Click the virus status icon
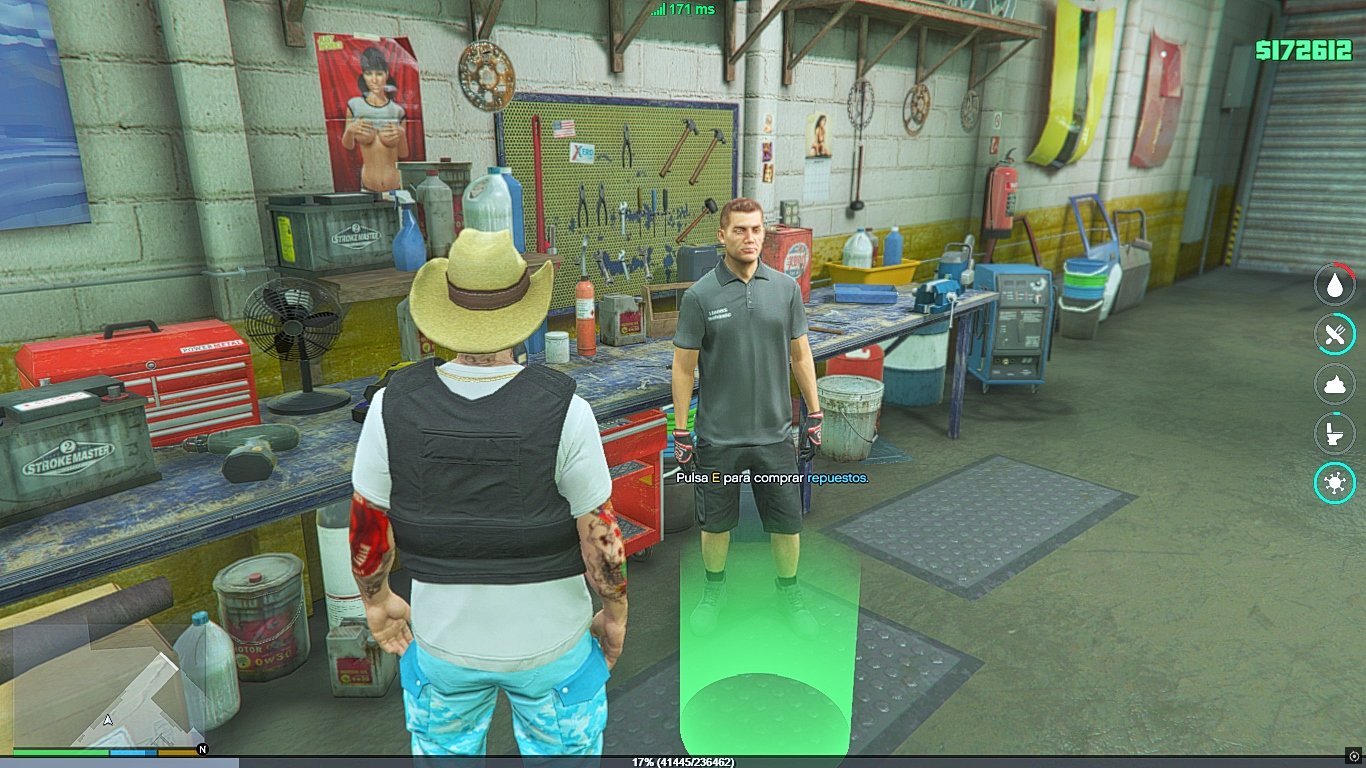 pyautogui.click(x=1334, y=483)
